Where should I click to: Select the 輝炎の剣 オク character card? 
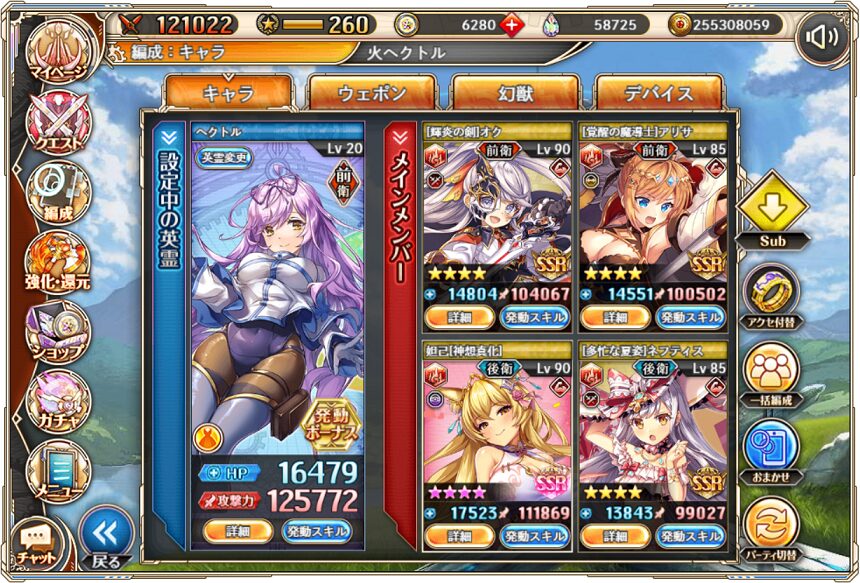(497, 212)
